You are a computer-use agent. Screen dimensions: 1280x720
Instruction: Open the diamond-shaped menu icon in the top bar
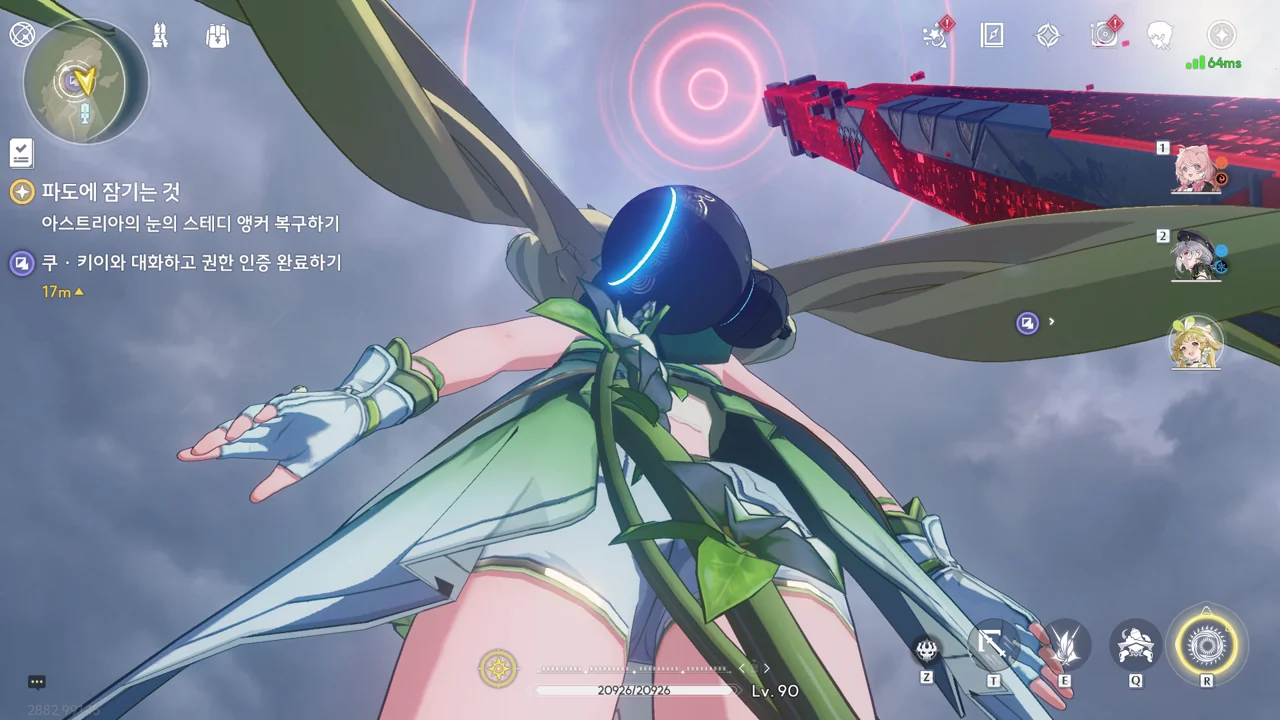coord(1047,36)
